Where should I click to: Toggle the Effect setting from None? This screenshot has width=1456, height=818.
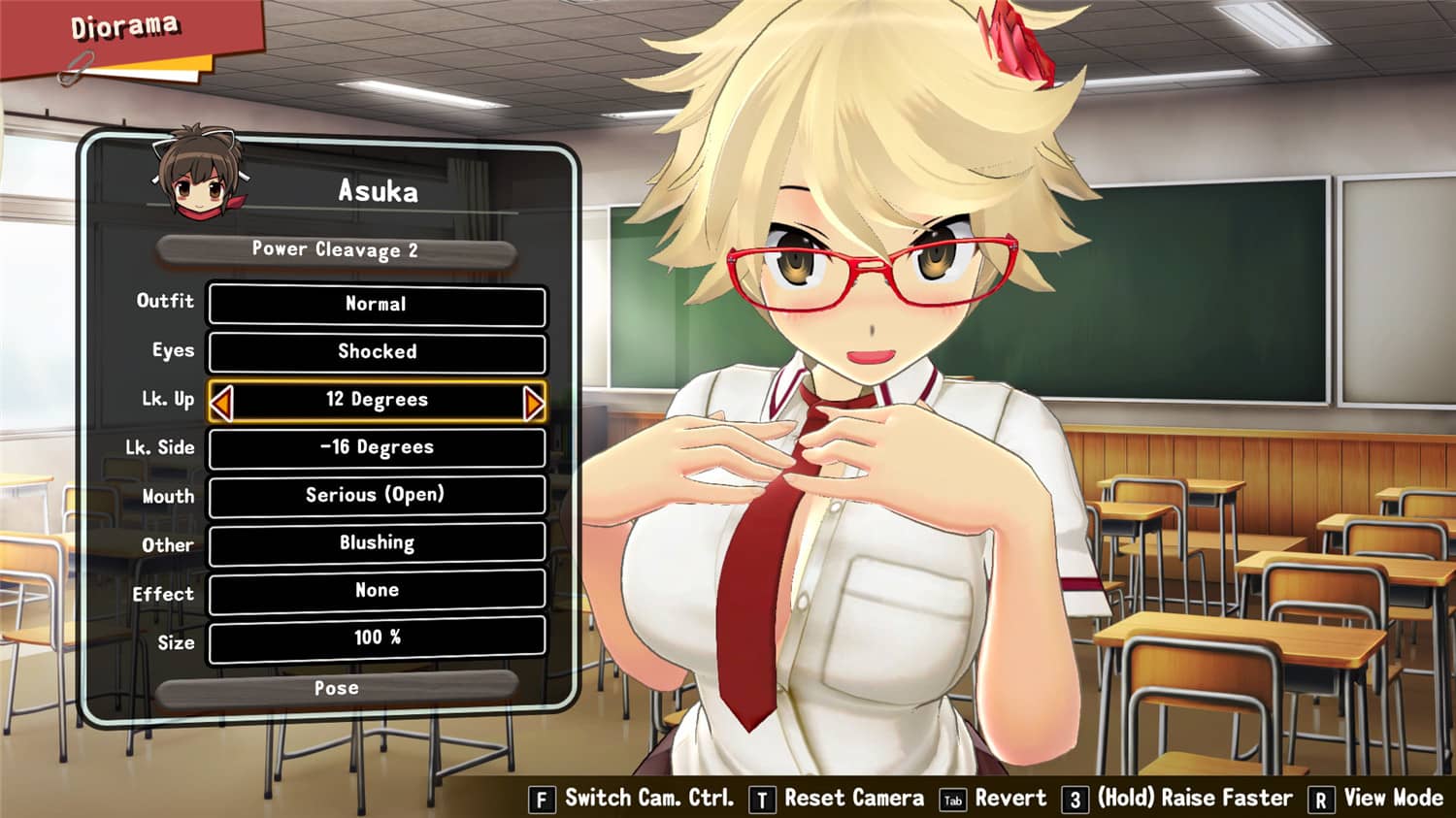click(x=377, y=591)
